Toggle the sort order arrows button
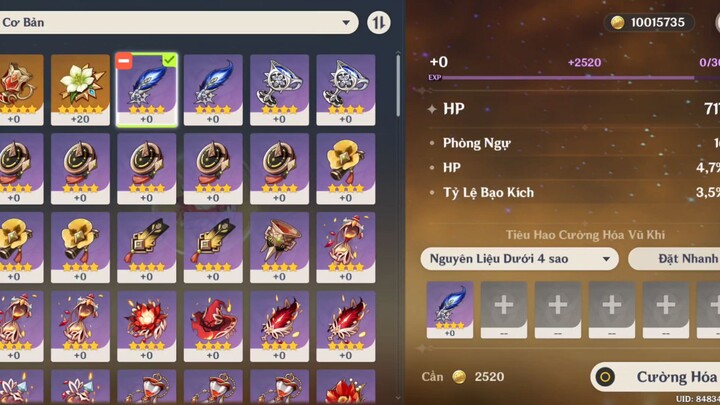720x405 pixels. tap(379, 22)
